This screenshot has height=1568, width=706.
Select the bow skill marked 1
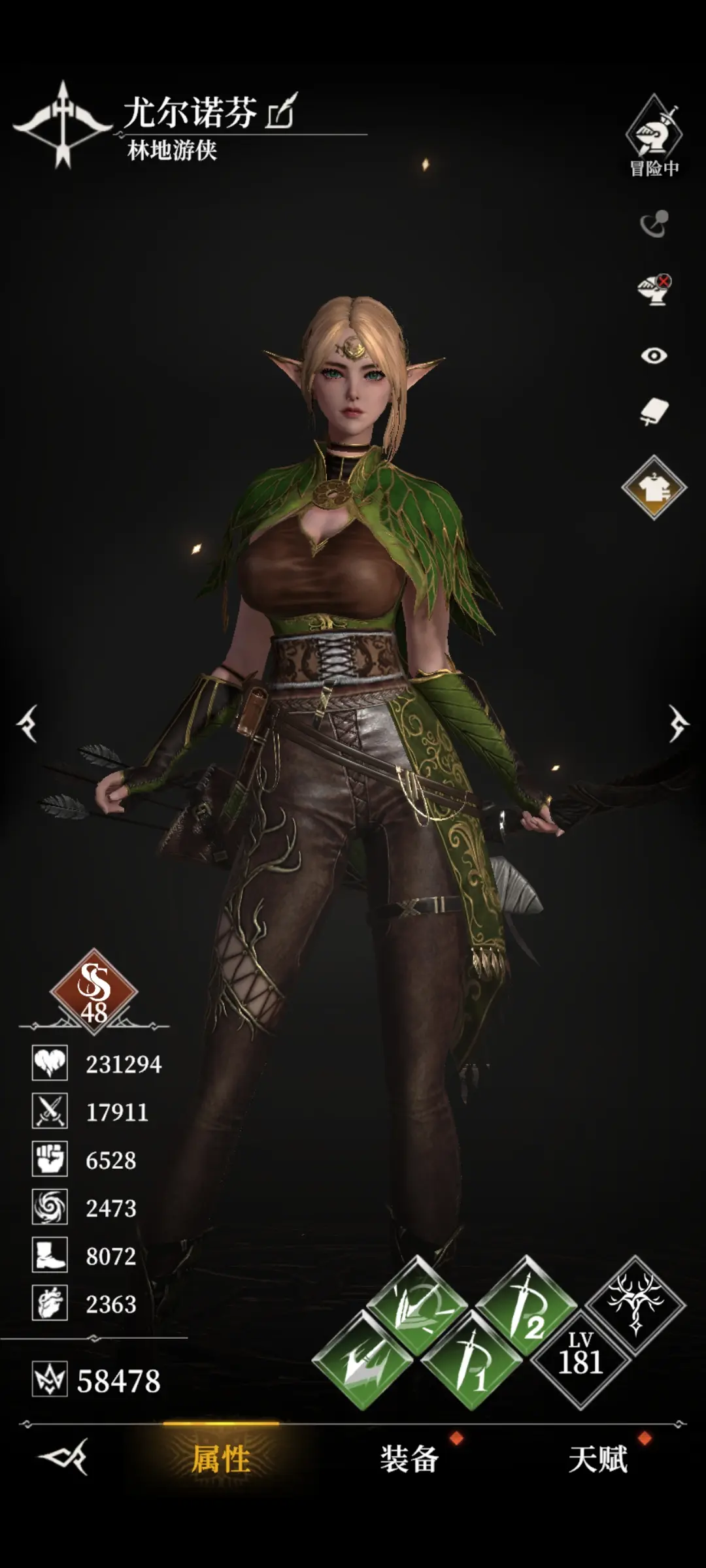click(x=471, y=1362)
